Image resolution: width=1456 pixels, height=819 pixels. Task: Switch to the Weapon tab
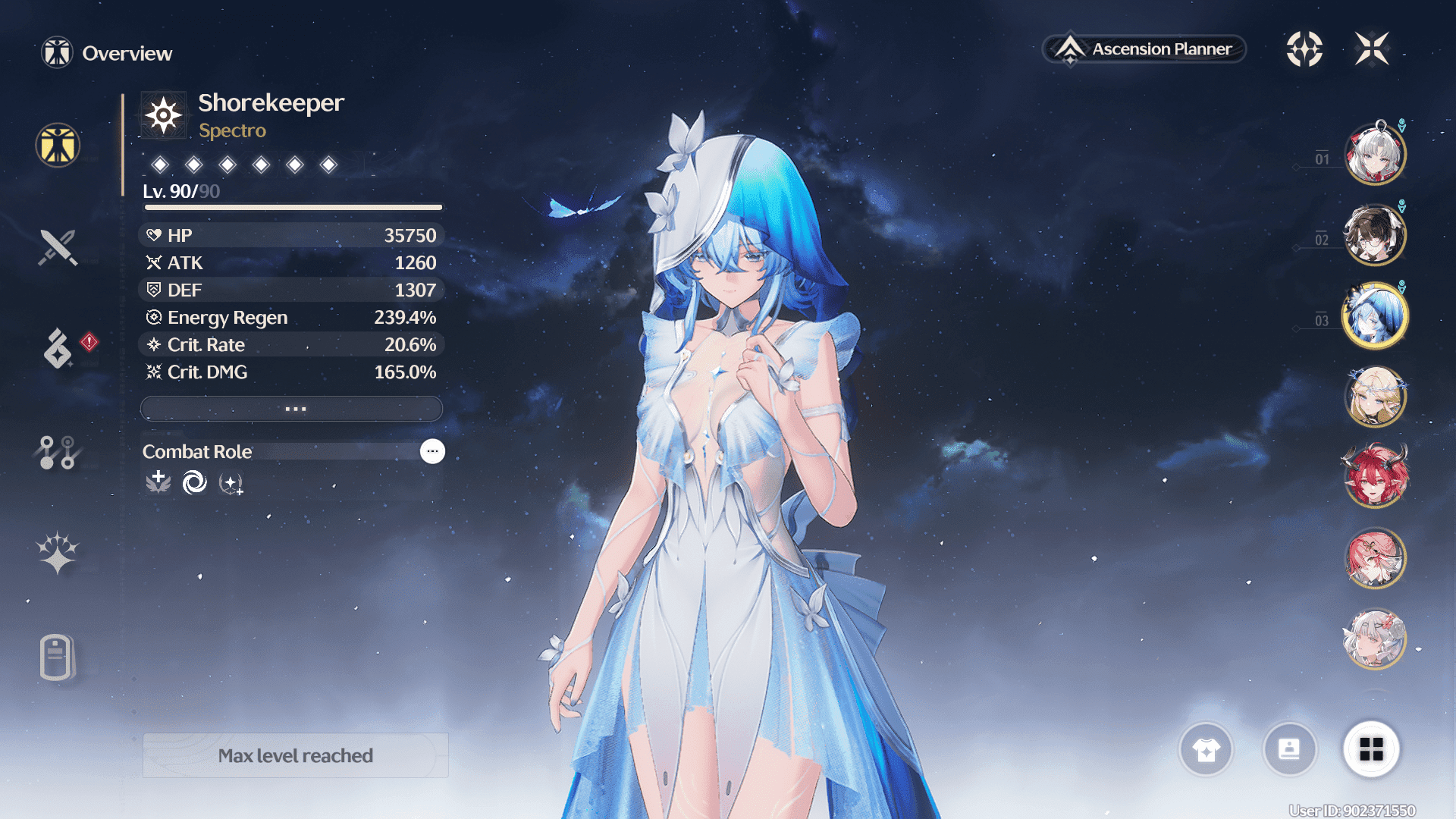(x=58, y=247)
